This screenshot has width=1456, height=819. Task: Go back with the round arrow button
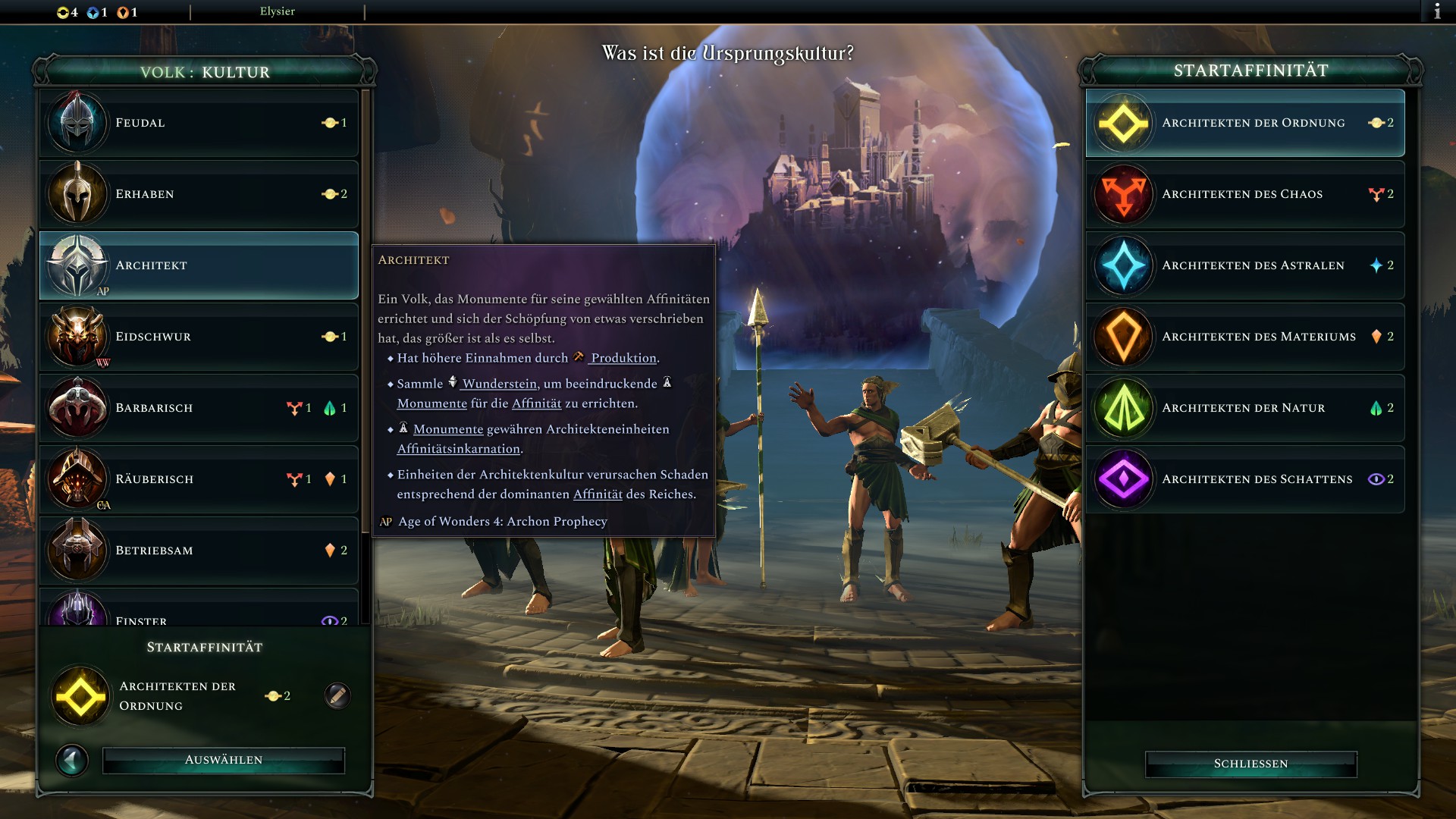(73, 760)
